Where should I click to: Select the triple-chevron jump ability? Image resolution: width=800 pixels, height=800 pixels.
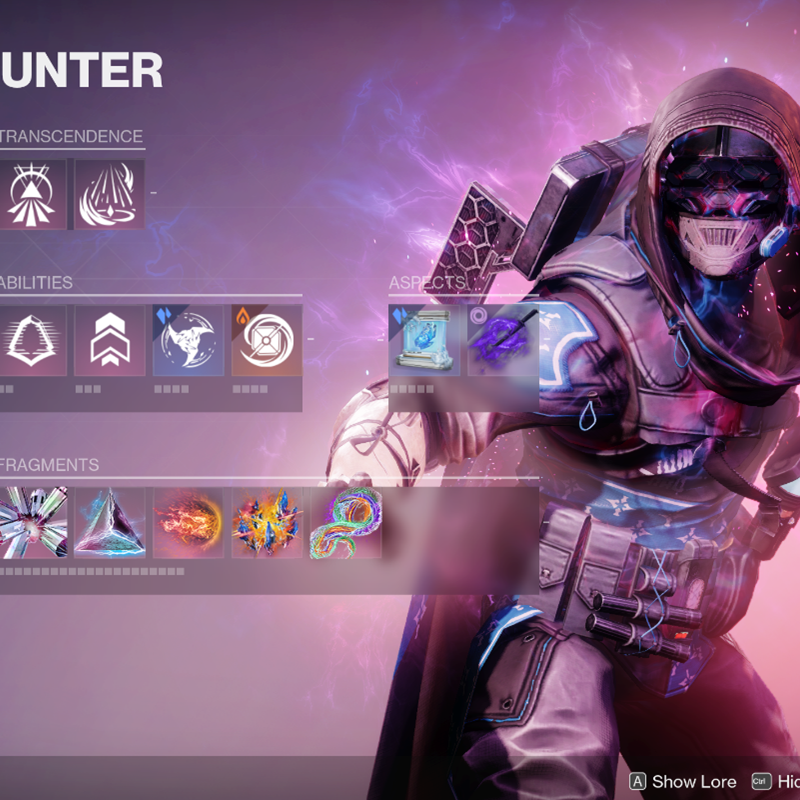[x=110, y=341]
